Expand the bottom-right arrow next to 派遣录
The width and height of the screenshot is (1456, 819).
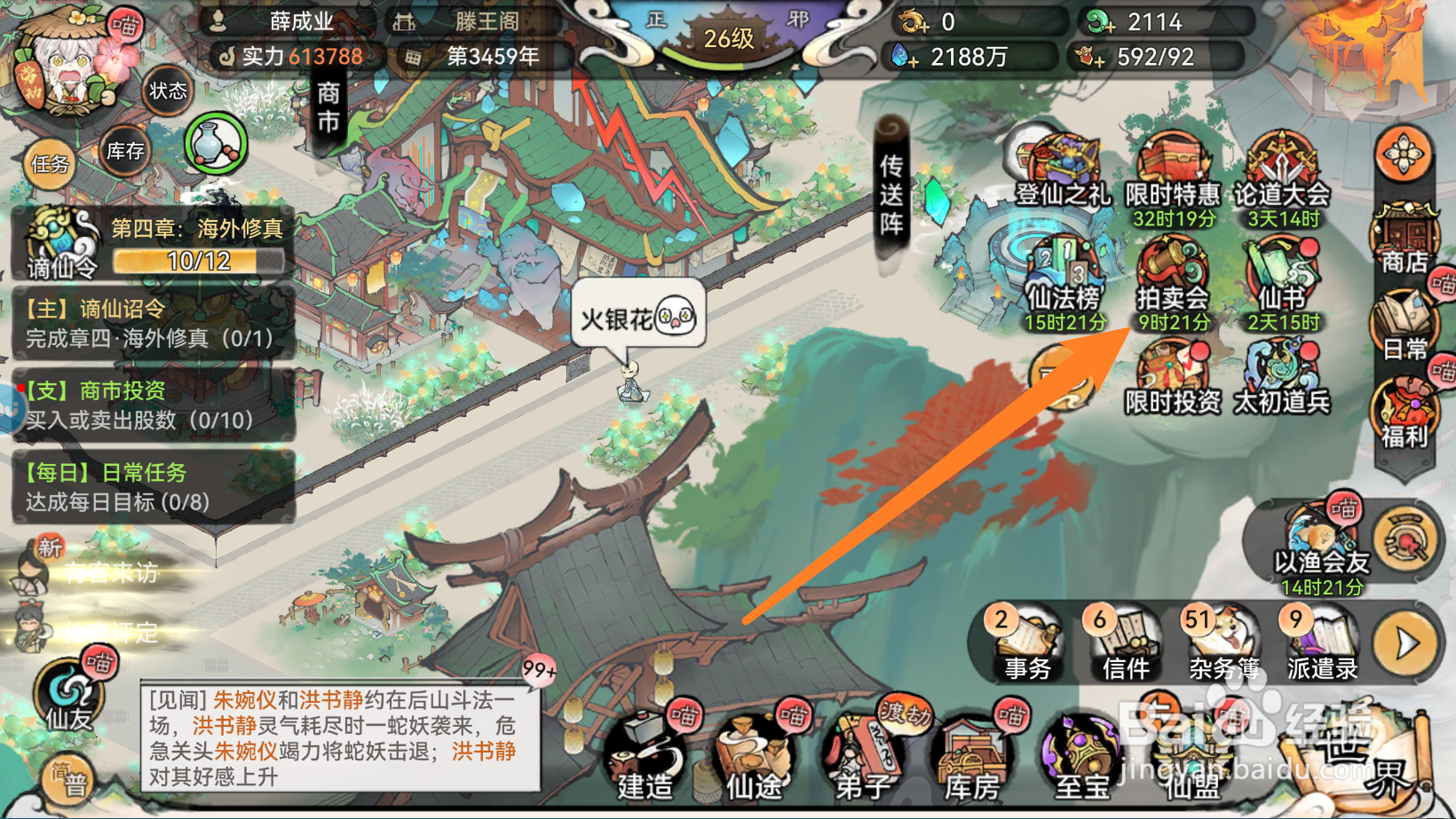pyautogui.click(x=1405, y=639)
